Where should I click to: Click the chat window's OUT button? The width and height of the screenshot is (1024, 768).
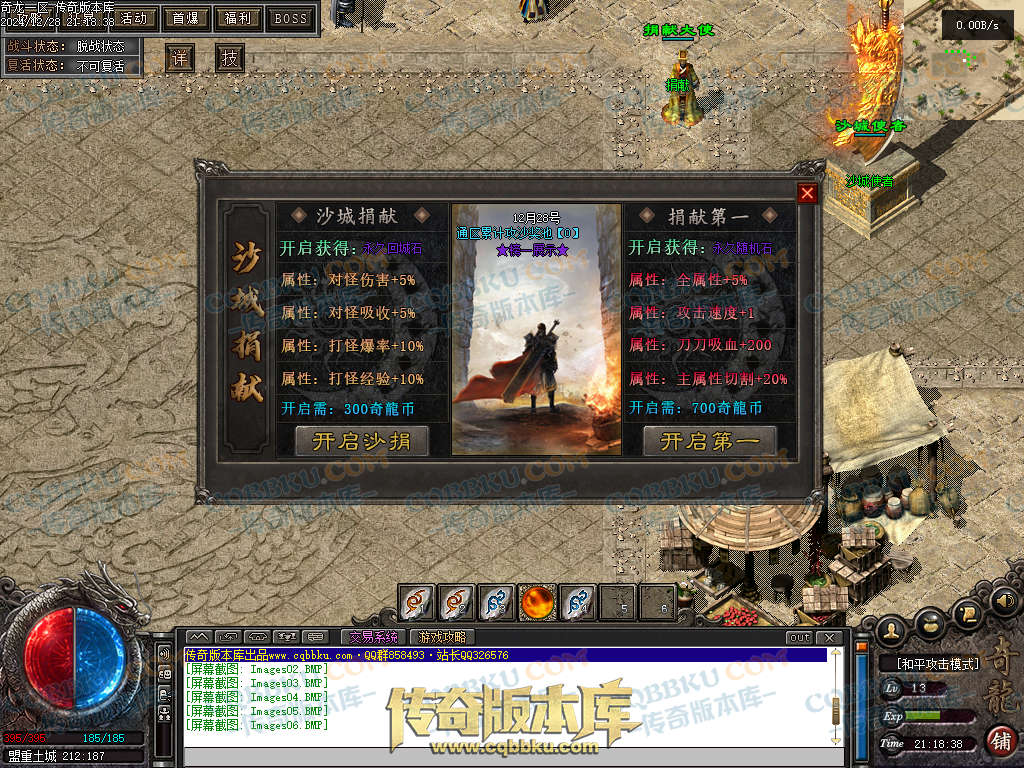[799, 637]
